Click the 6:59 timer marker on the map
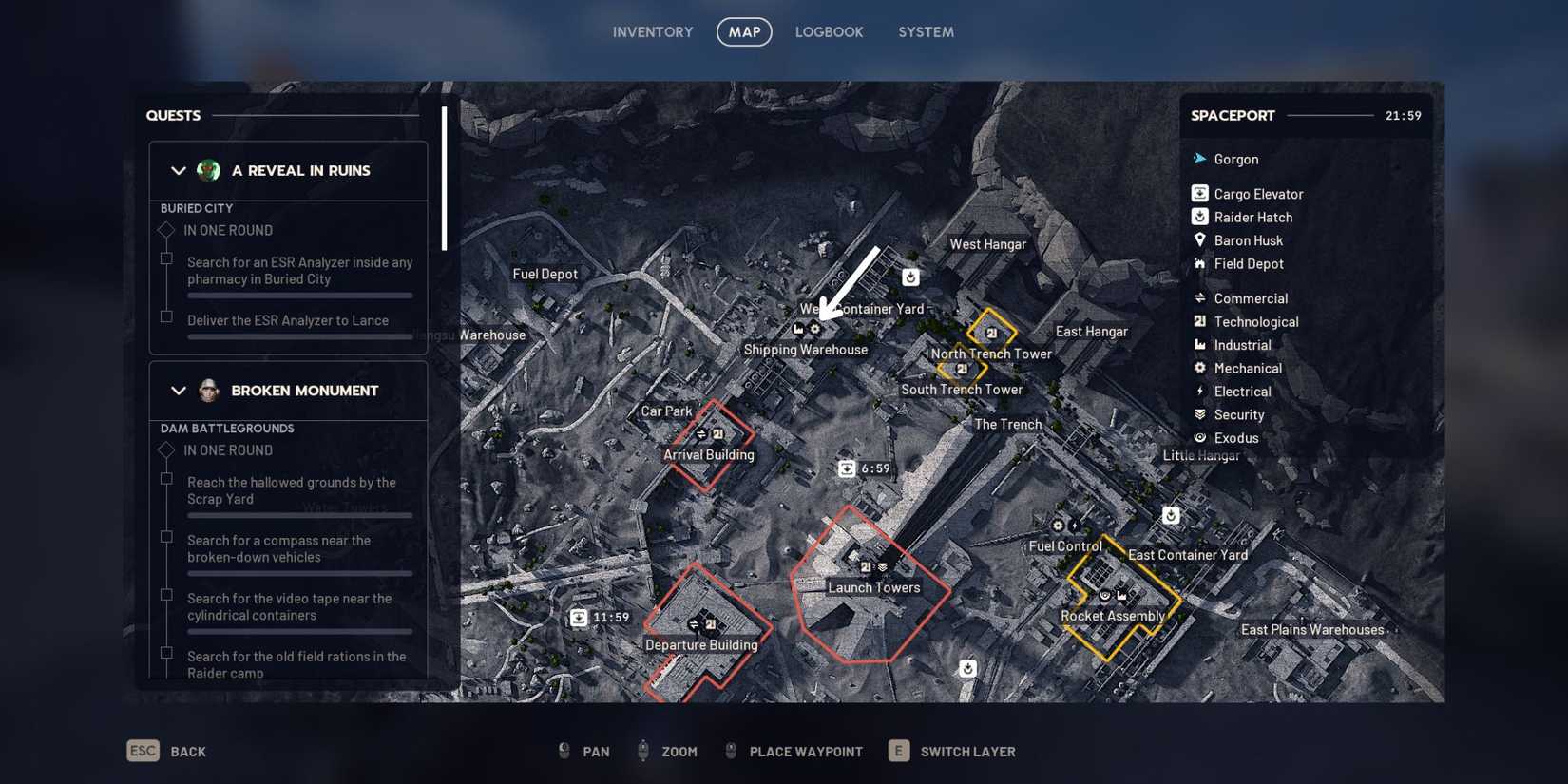This screenshot has height=784, width=1568. coord(849,468)
